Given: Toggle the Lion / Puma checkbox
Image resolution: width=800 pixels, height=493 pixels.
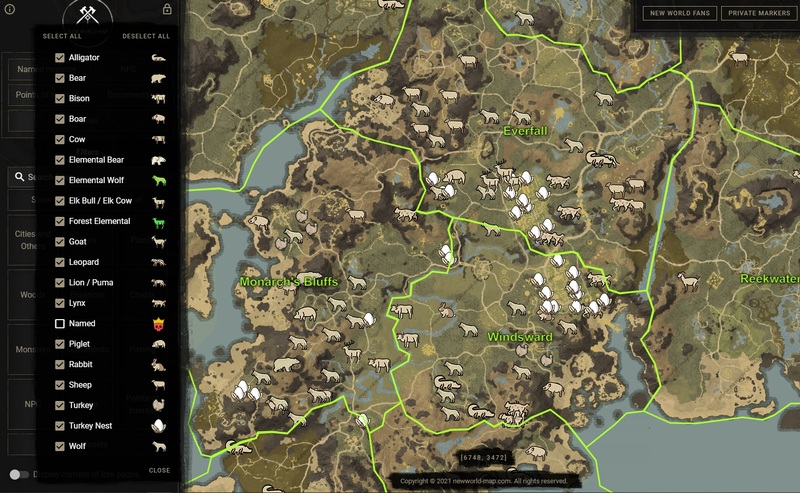Looking at the screenshot, I should point(60,283).
